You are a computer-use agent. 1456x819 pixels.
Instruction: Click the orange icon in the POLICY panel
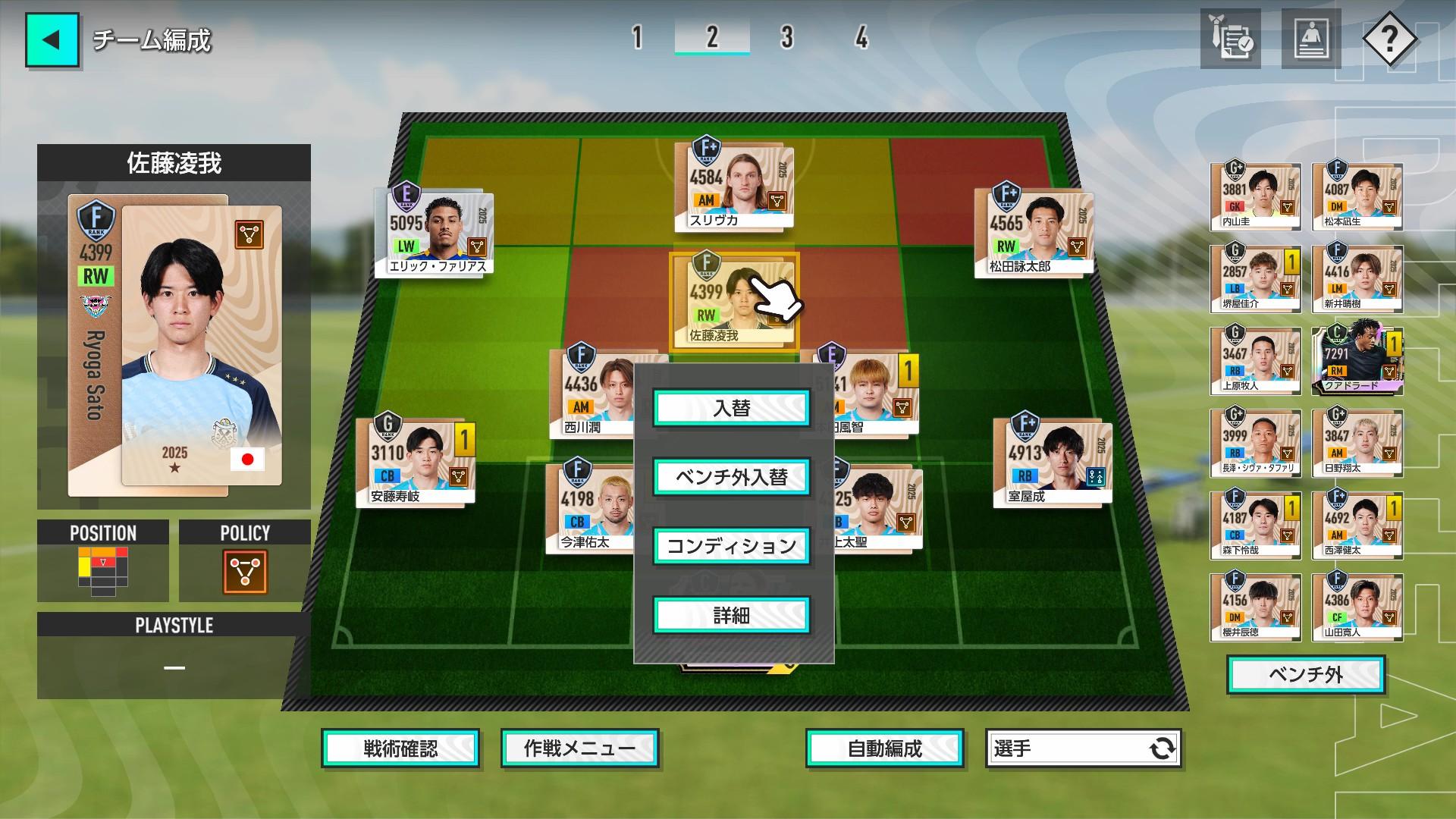(x=243, y=573)
